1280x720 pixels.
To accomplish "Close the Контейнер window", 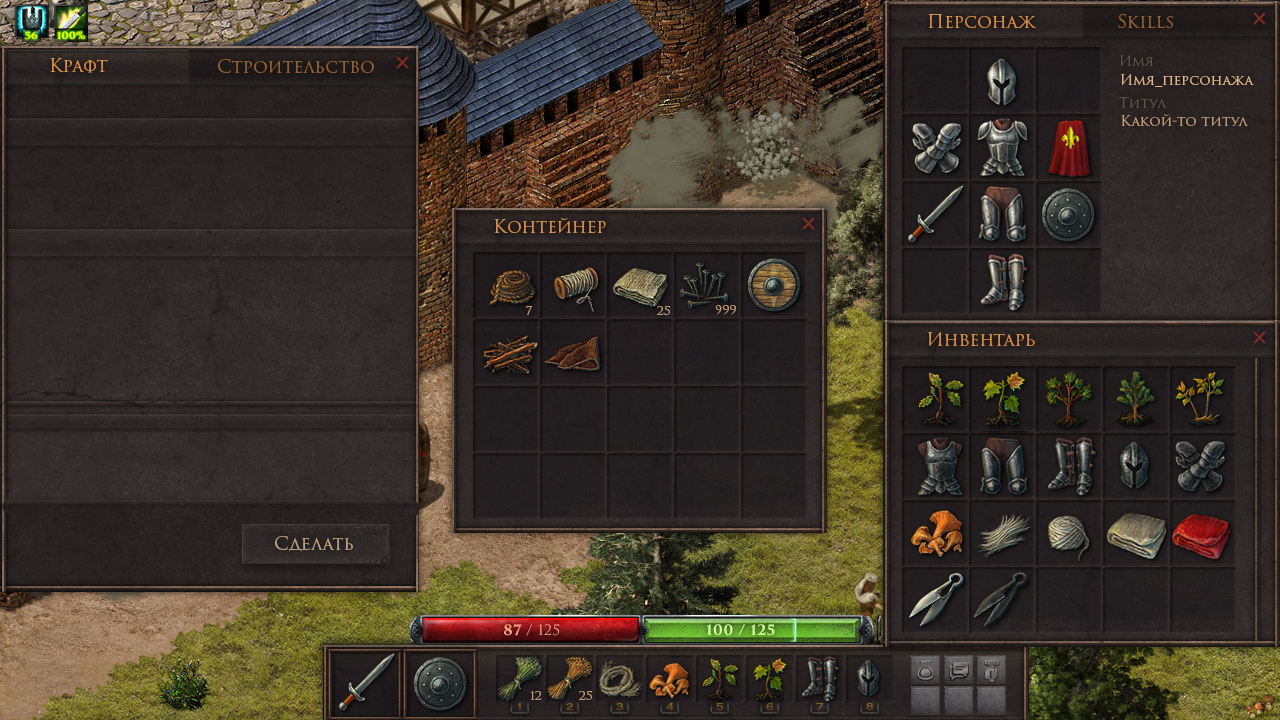I will [808, 224].
